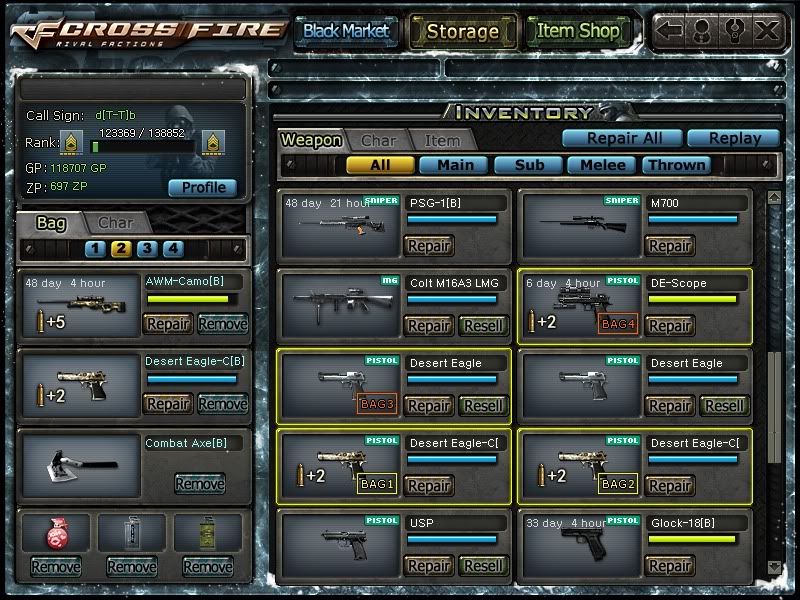Repair the AWM-Camo[B] sniper rifle
This screenshot has height=600, width=800.
pos(168,324)
